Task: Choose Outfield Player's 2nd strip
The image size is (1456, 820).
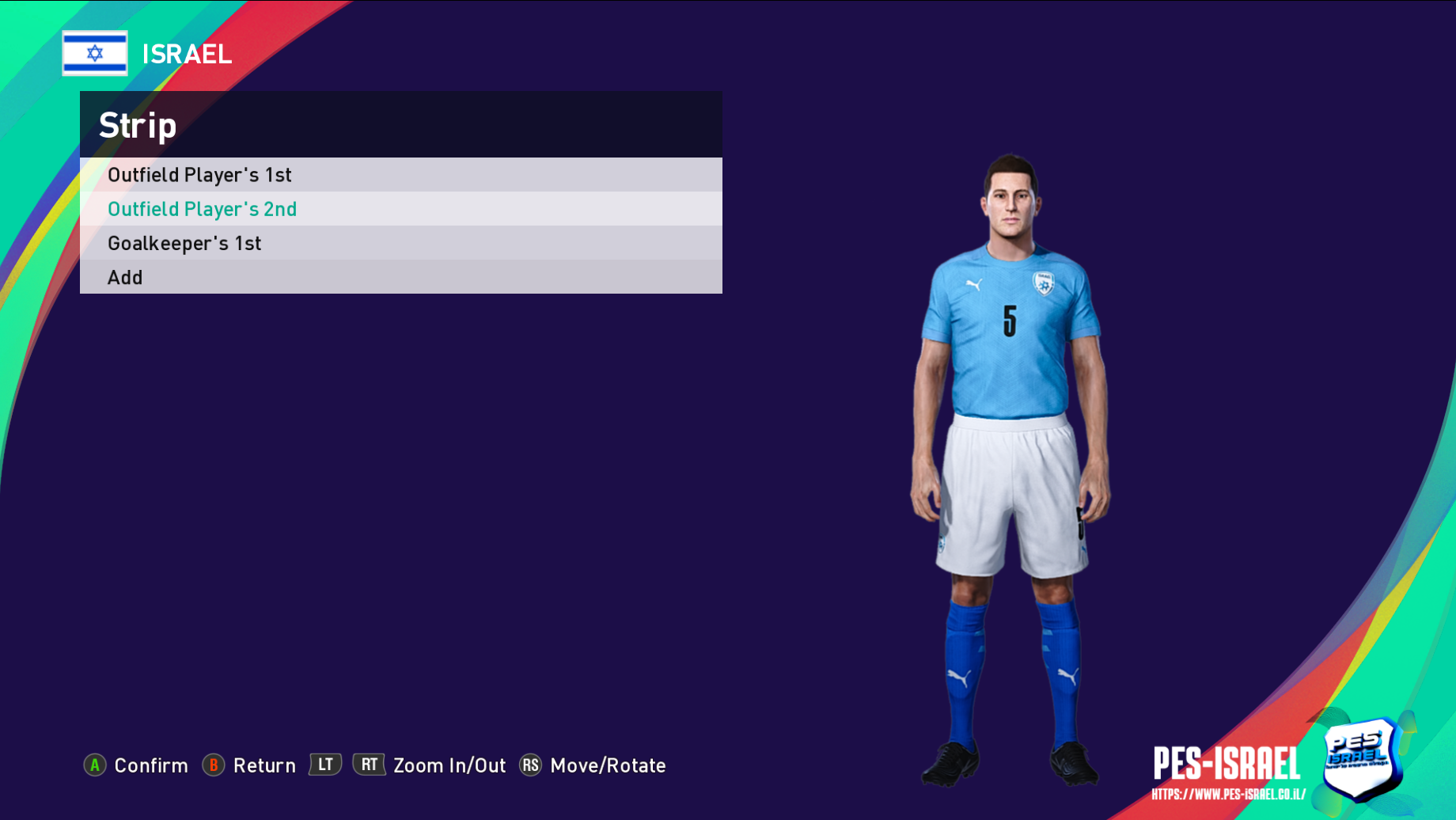Action: (202, 209)
